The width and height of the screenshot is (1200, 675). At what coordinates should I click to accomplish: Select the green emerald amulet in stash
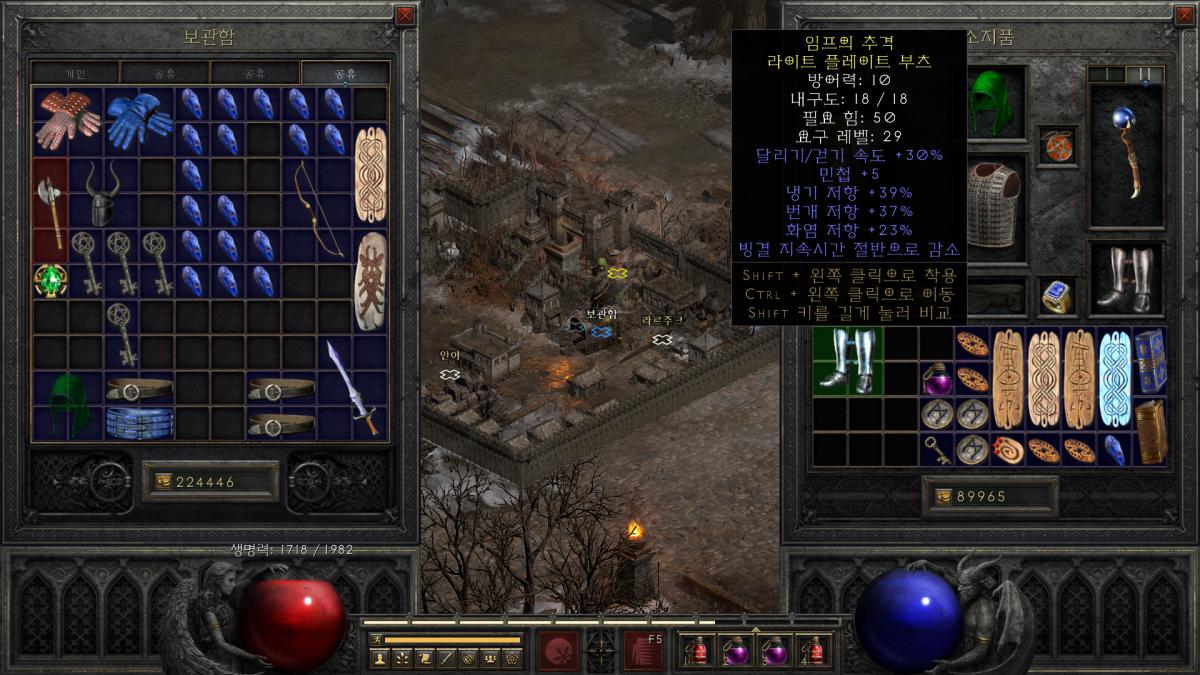tap(49, 281)
